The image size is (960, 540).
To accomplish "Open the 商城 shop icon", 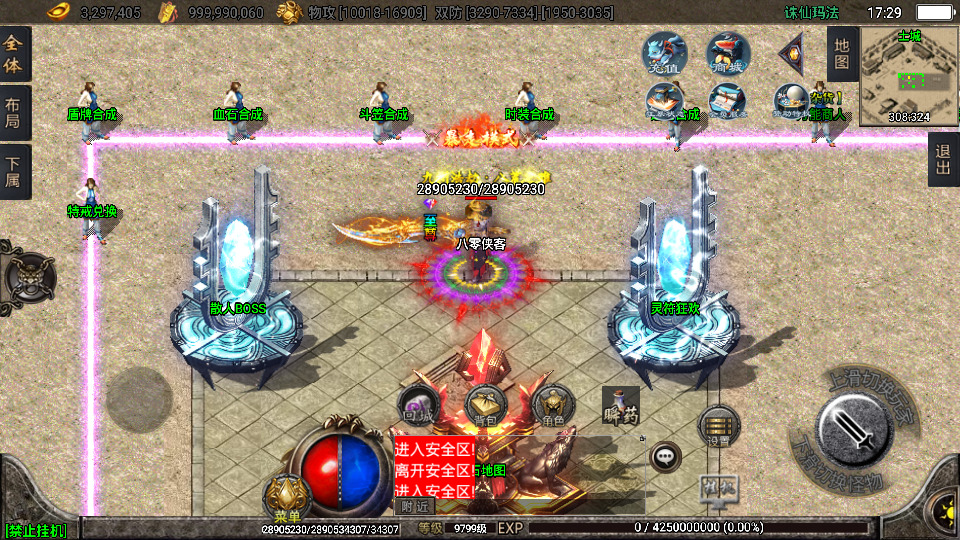I will click(x=728, y=53).
